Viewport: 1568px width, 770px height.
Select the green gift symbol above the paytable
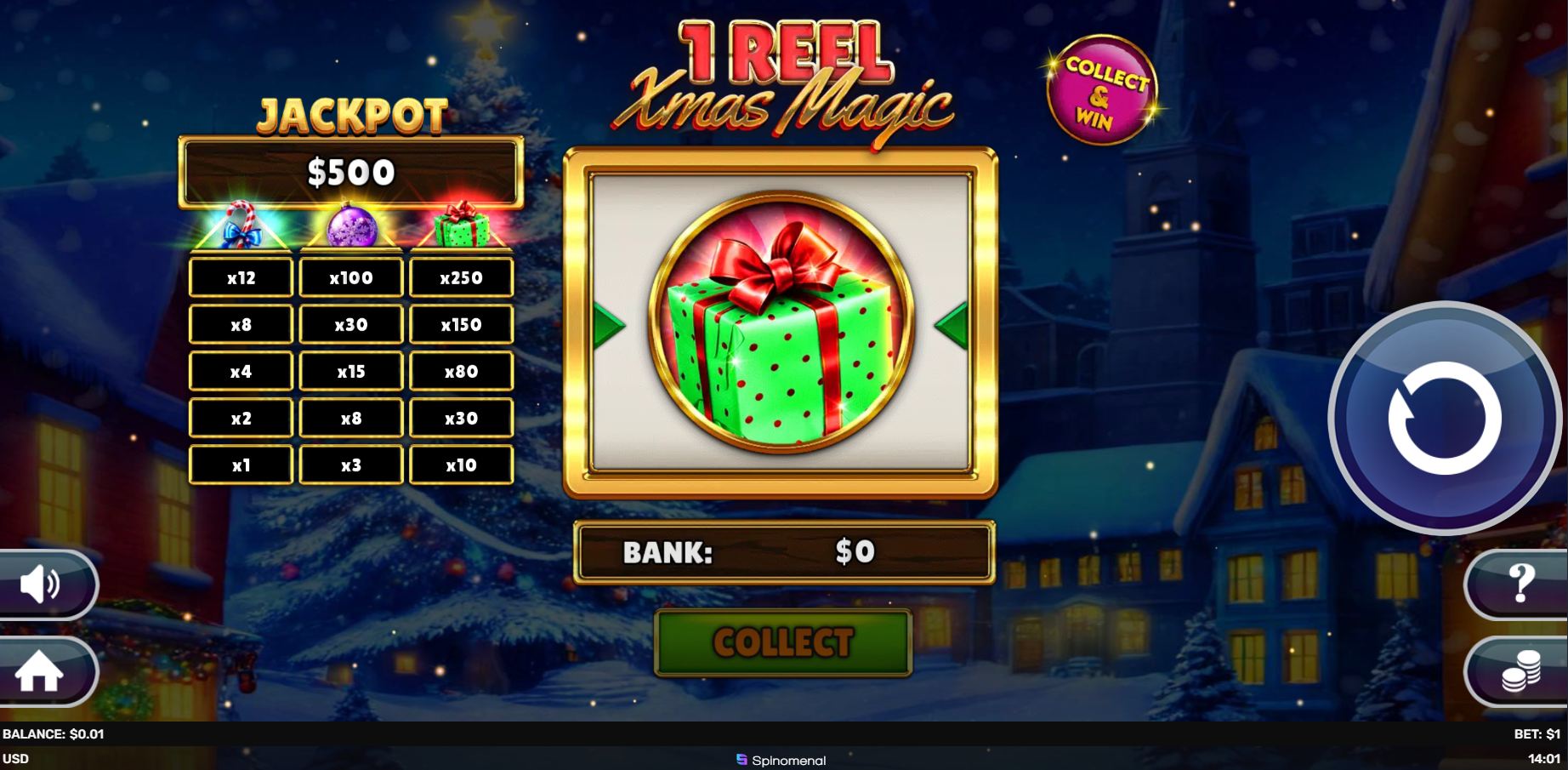(462, 228)
